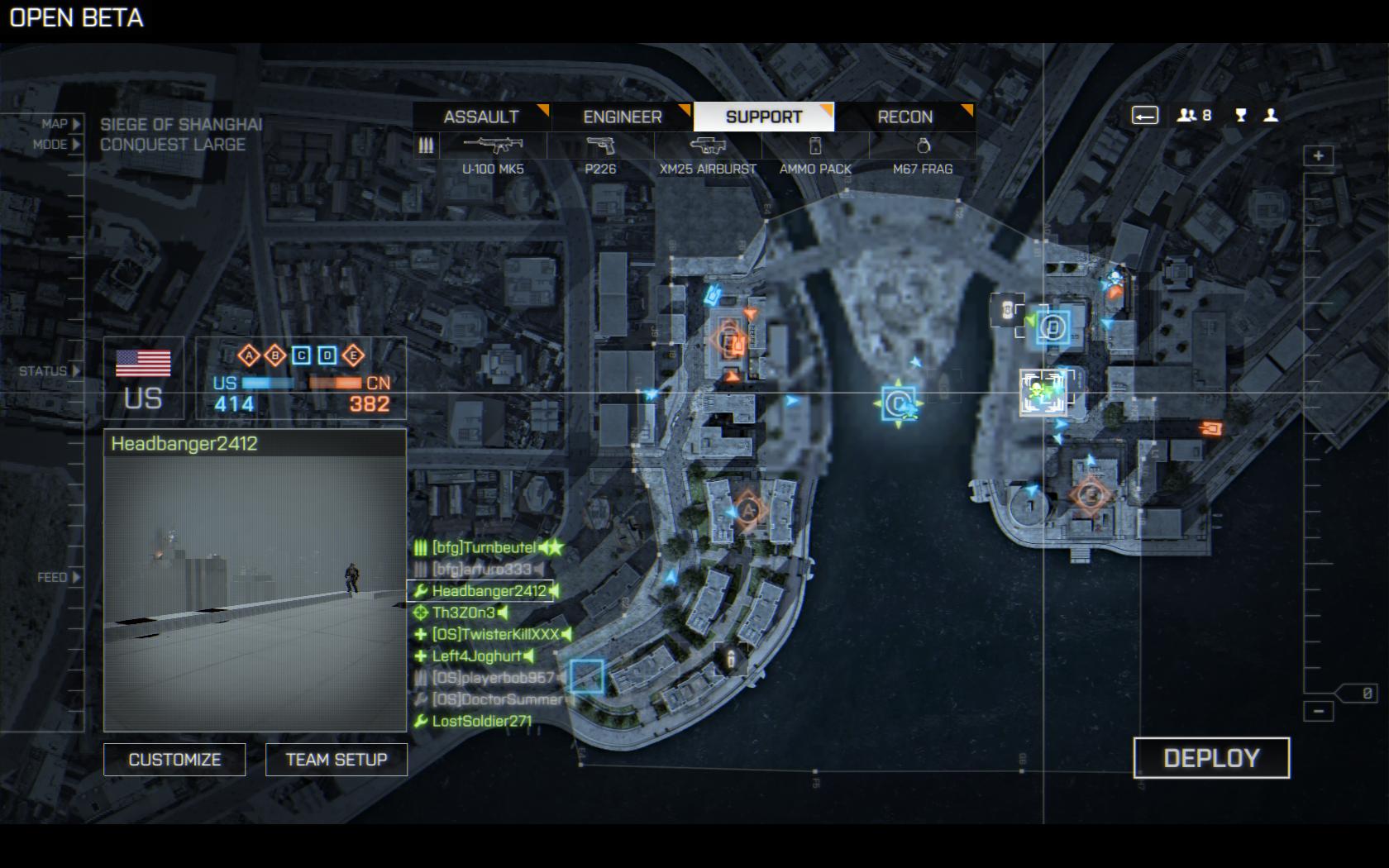The image size is (1389, 868).
Task: Zoom in the map with plus button
Action: coord(1318,156)
